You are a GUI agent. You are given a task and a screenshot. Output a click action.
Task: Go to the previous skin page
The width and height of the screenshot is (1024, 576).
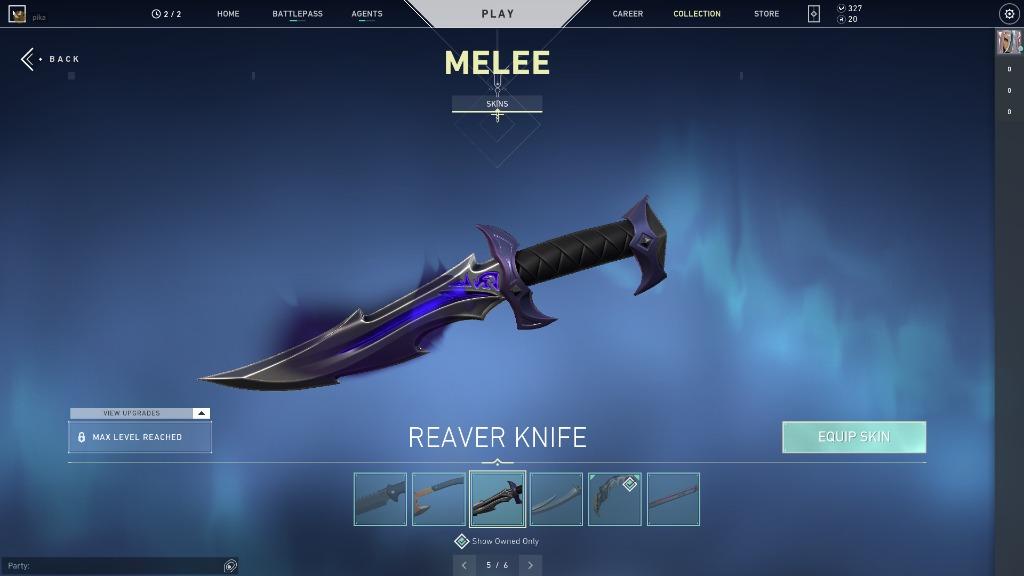click(x=464, y=565)
